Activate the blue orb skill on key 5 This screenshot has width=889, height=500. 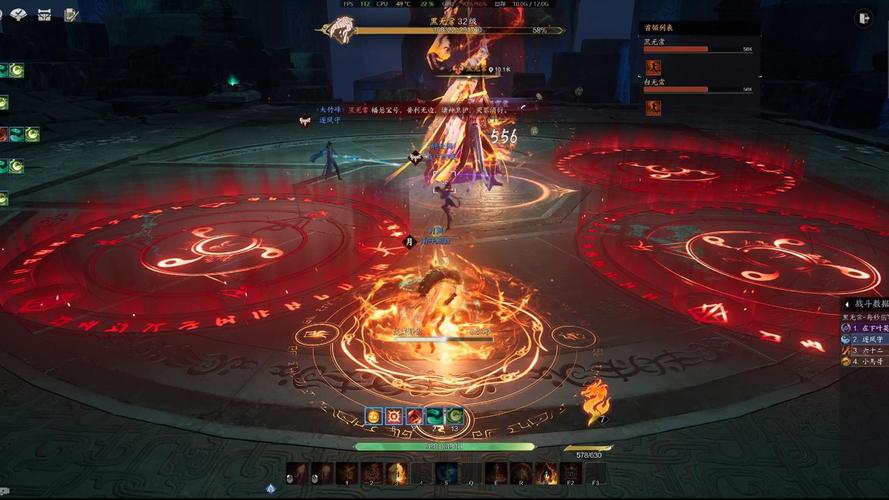pos(445,473)
